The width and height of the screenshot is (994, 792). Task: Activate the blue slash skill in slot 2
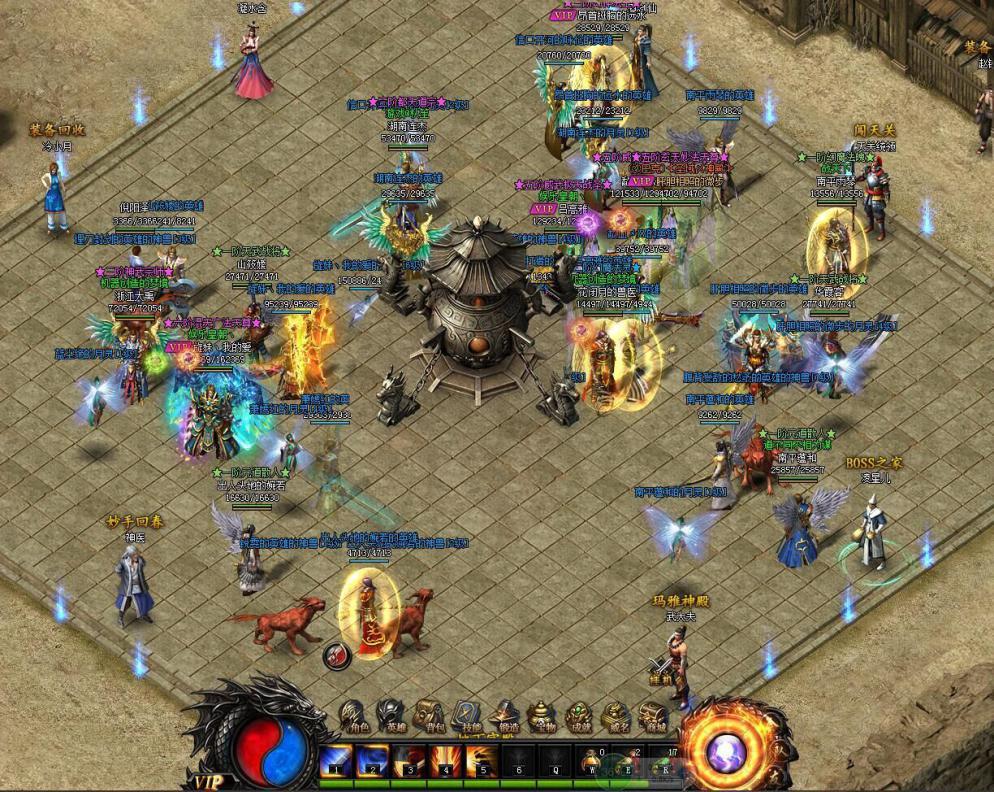[x=372, y=761]
